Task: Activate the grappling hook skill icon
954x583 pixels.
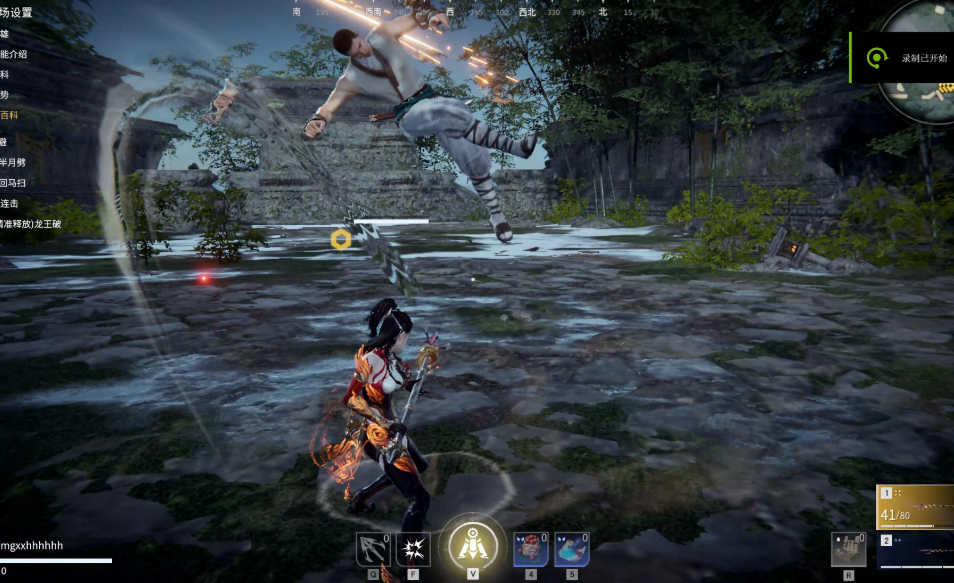Action: point(373,549)
